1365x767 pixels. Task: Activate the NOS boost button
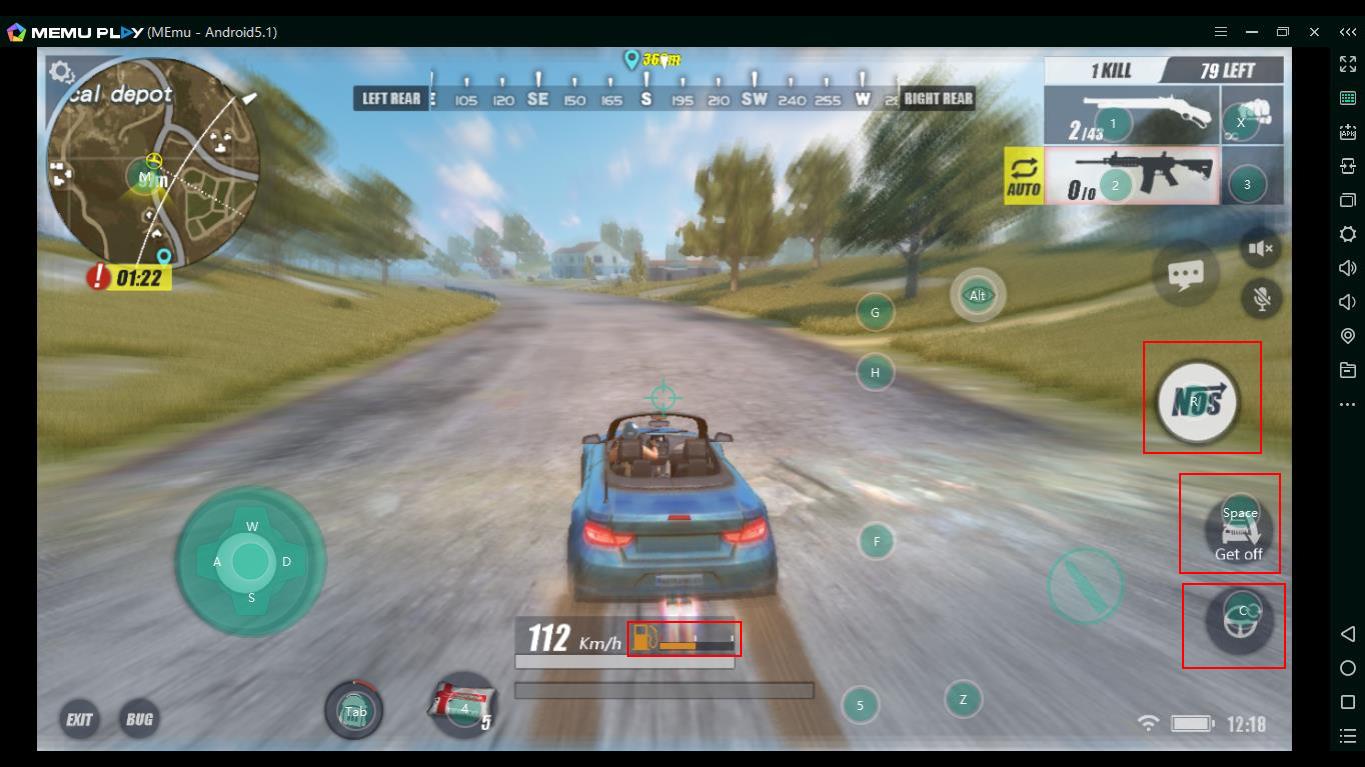pos(1198,402)
